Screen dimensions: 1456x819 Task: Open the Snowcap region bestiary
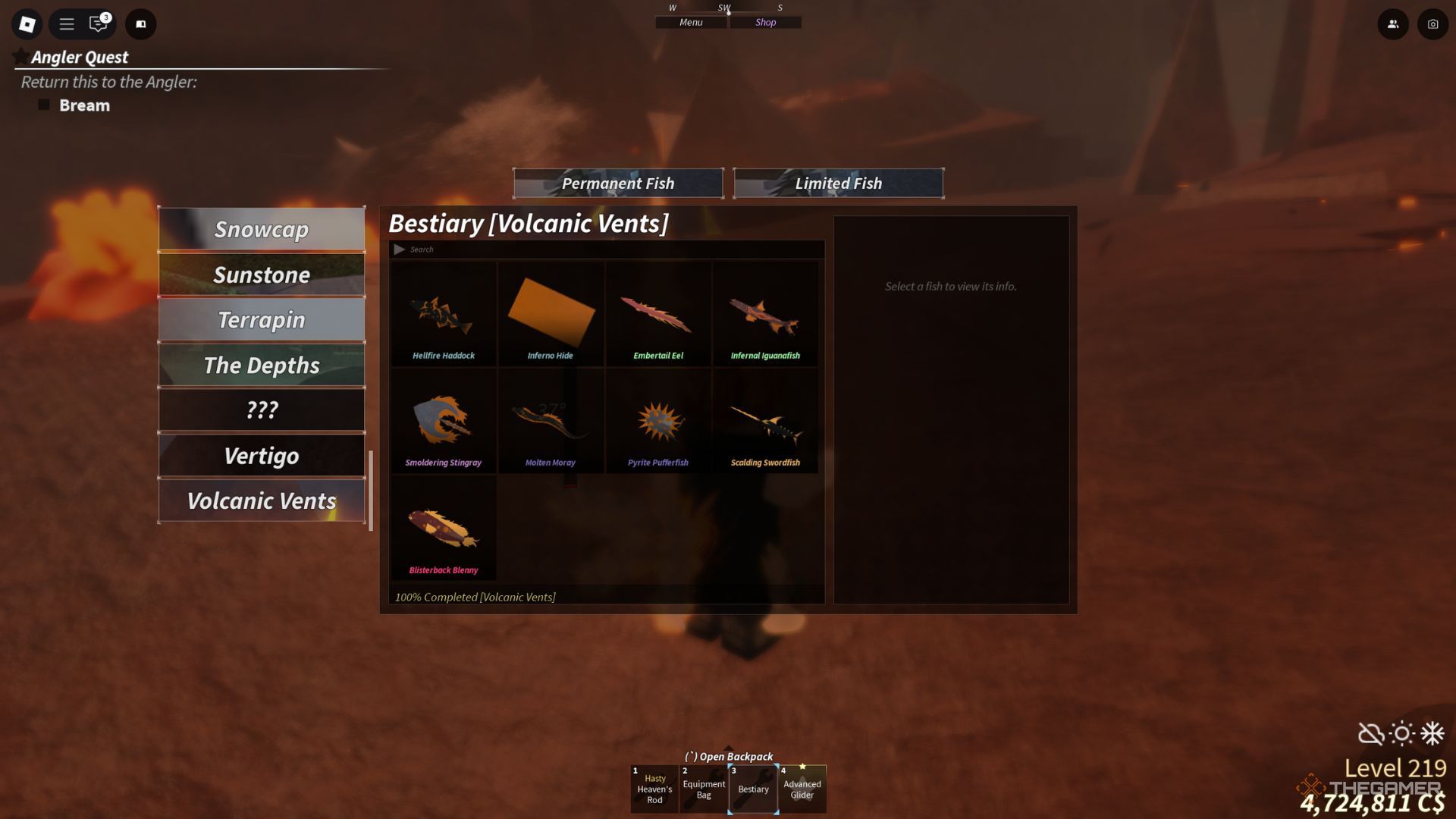point(262,230)
